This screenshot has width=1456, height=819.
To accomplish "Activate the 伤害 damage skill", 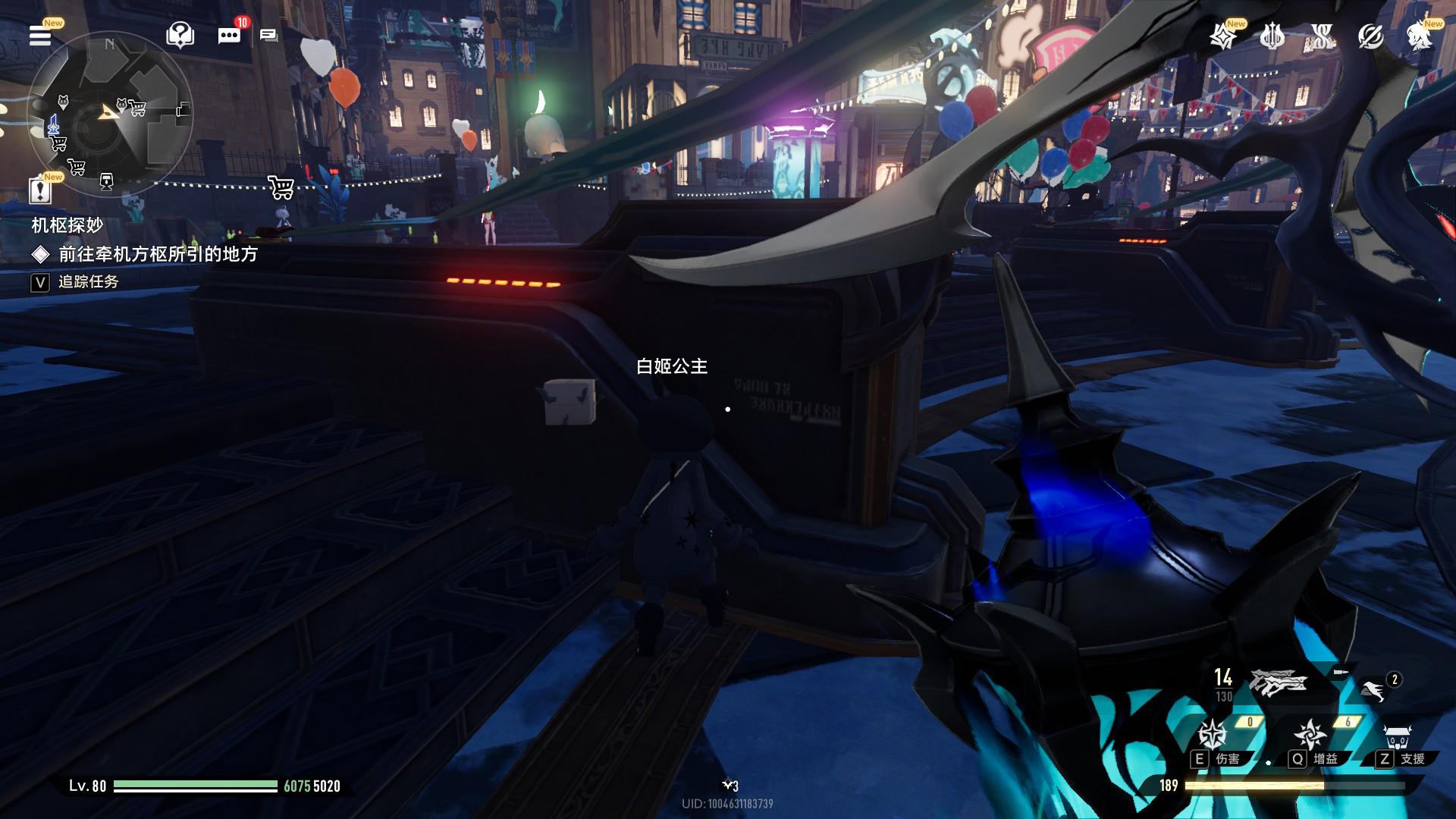I will tap(1213, 735).
